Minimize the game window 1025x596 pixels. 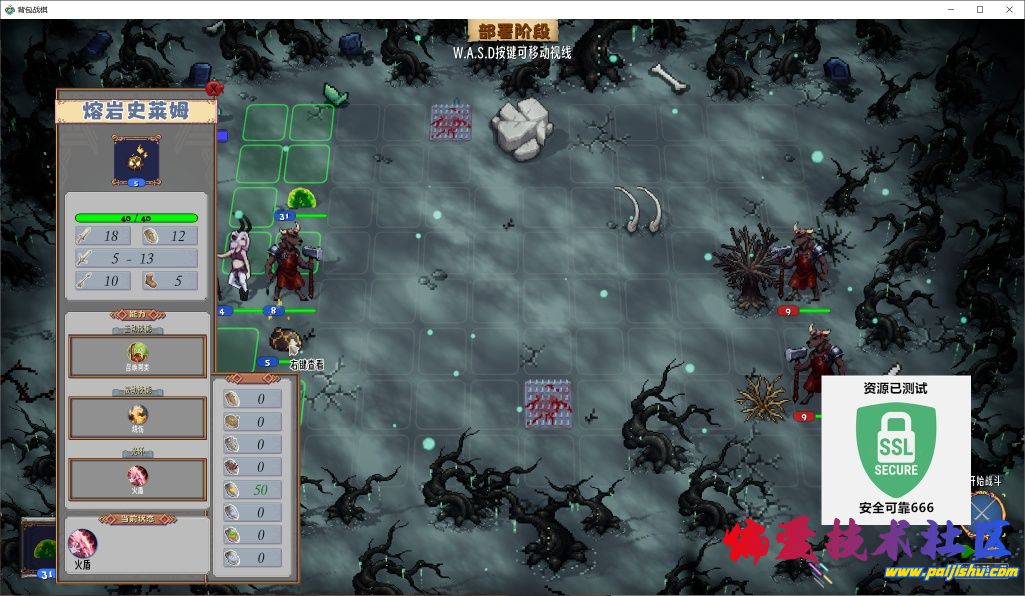(x=951, y=9)
